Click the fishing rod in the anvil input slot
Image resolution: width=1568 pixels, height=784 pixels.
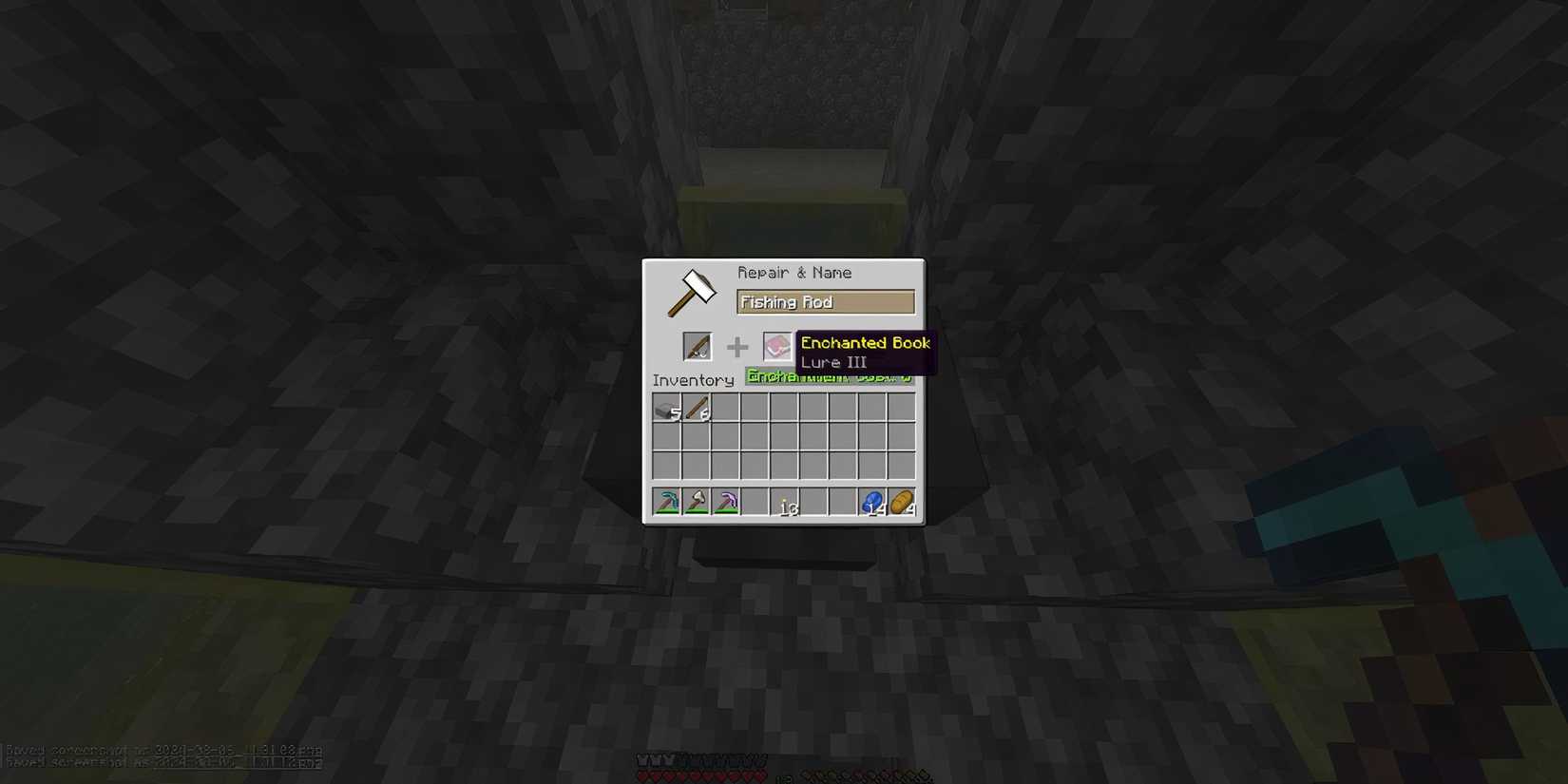click(698, 346)
